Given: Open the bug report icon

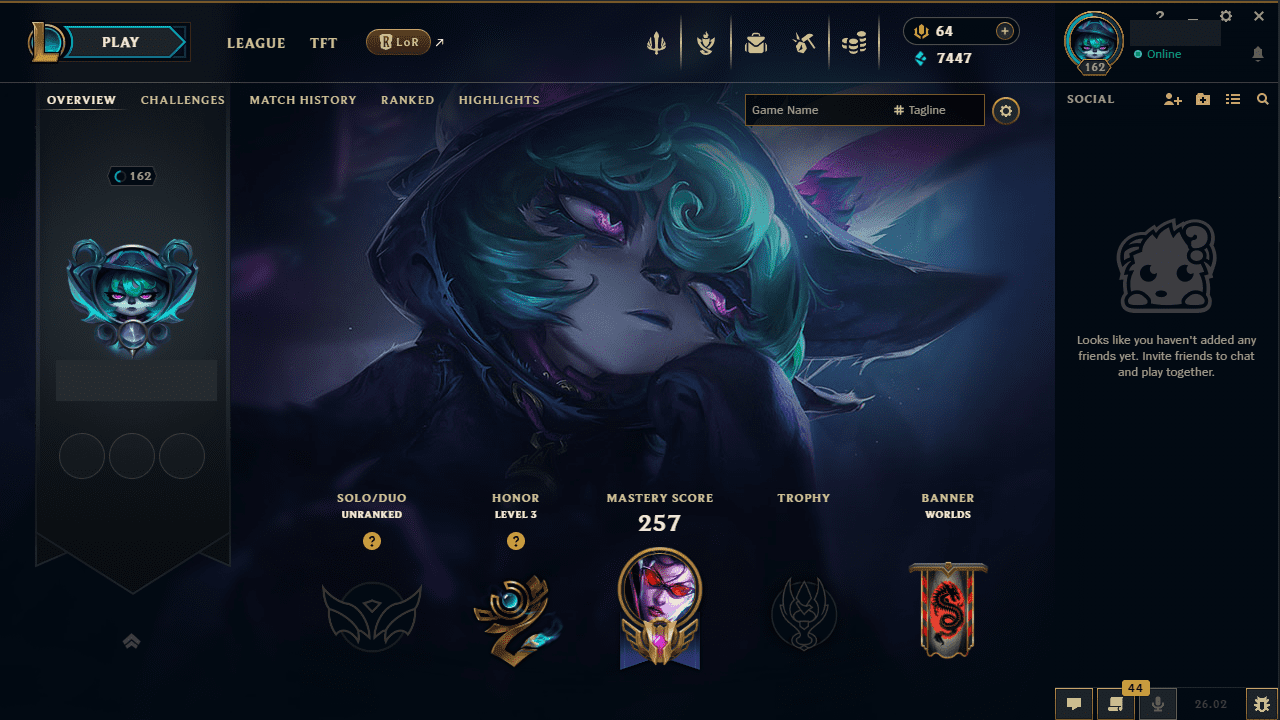Looking at the screenshot, I should (1262, 703).
